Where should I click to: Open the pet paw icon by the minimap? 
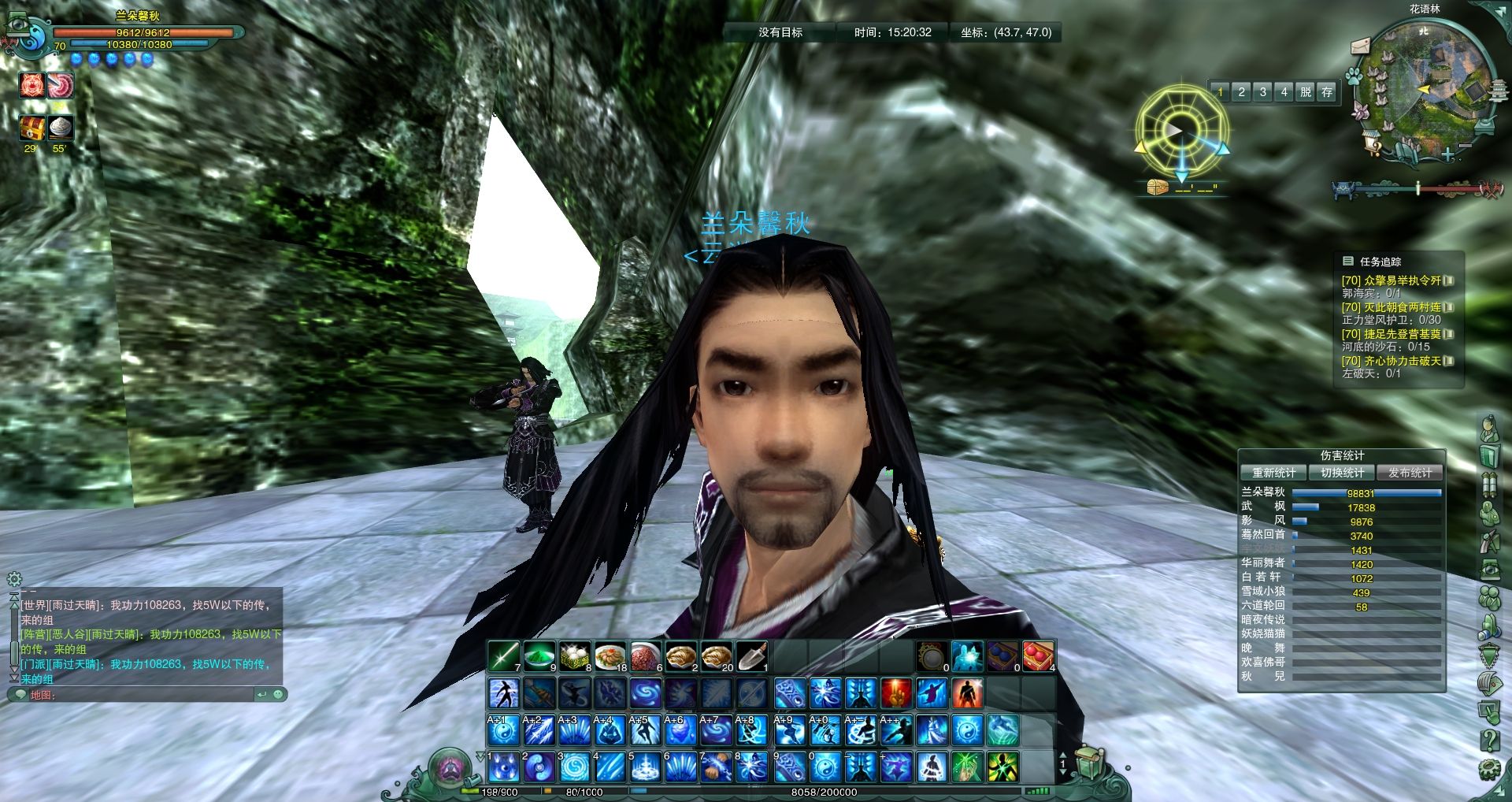pyautogui.click(x=1354, y=76)
